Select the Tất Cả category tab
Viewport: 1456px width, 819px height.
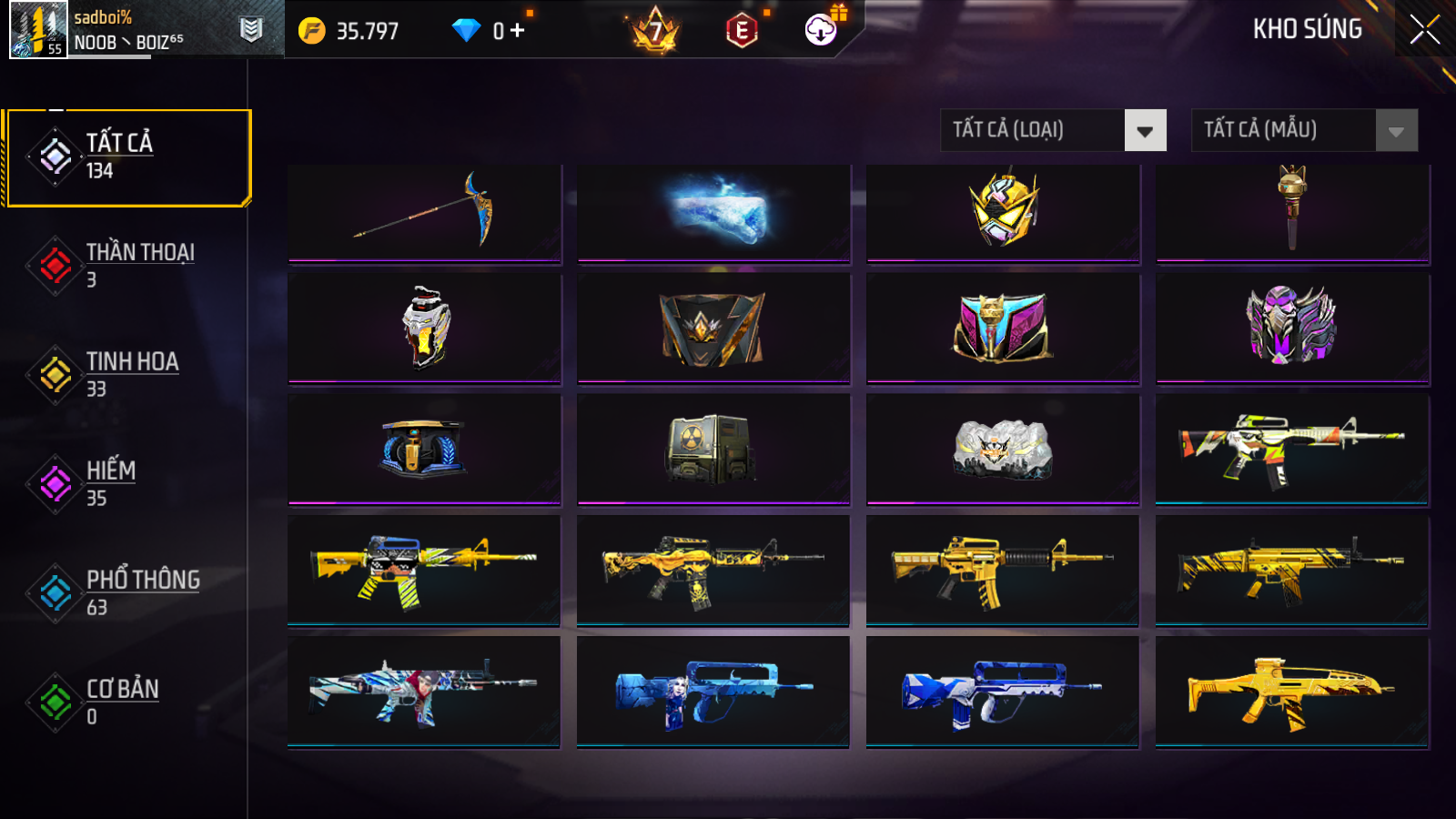[x=127, y=157]
